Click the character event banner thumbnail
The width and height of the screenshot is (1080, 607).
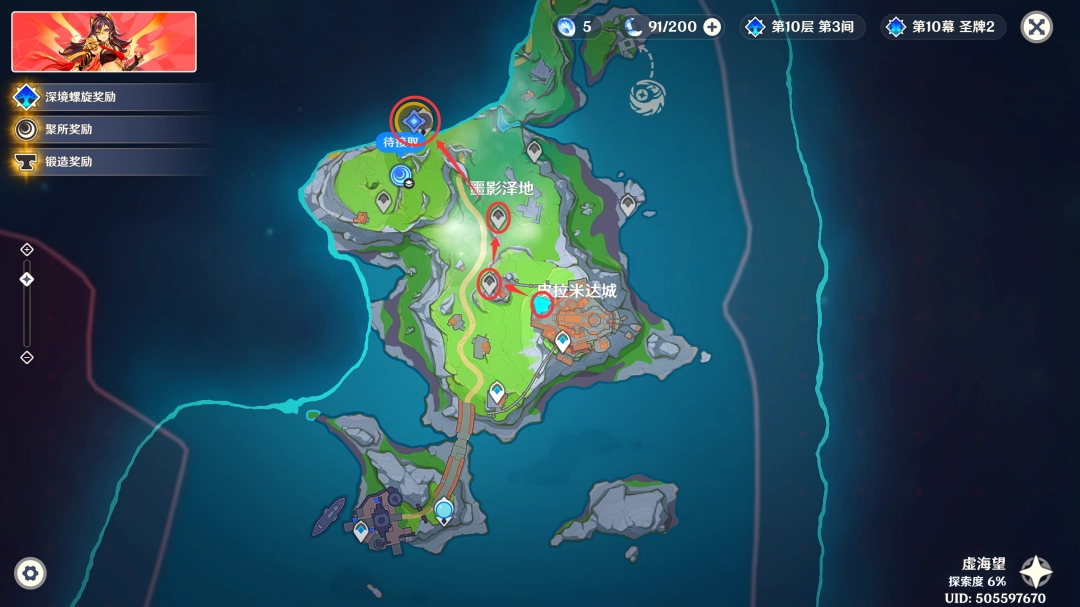click(104, 42)
